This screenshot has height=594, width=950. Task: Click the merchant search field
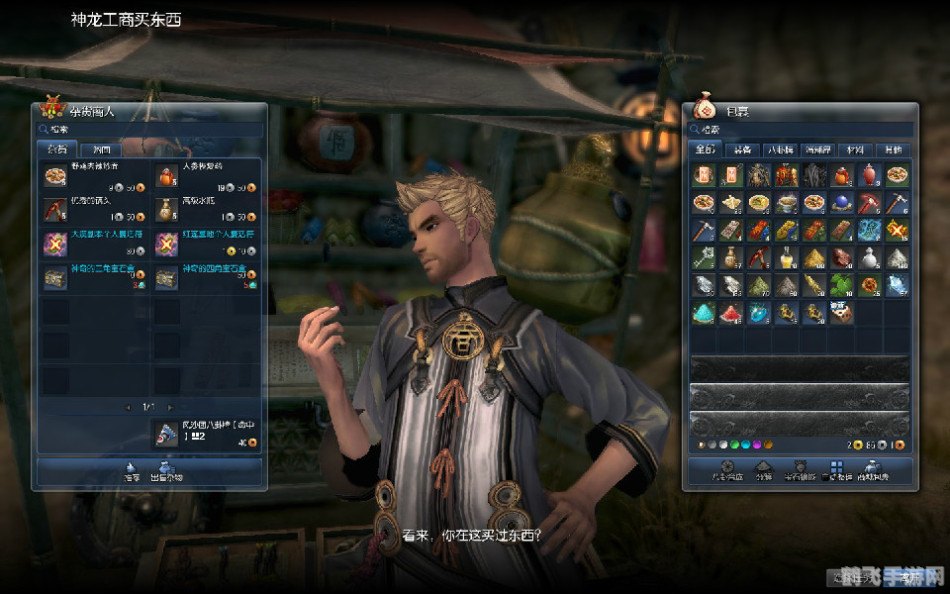click(150, 129)
